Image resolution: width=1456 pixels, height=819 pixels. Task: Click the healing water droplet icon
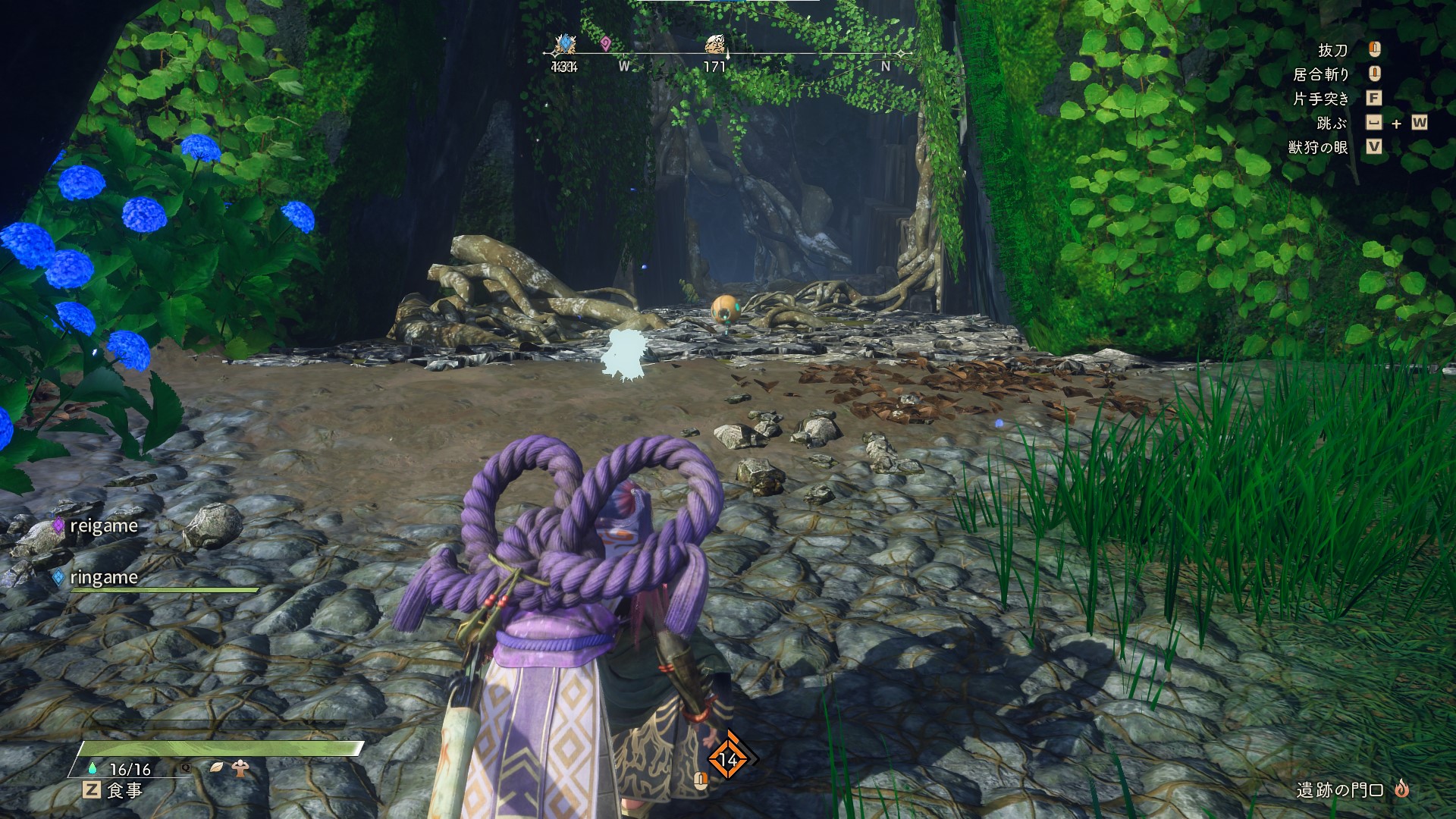point(94,768)
